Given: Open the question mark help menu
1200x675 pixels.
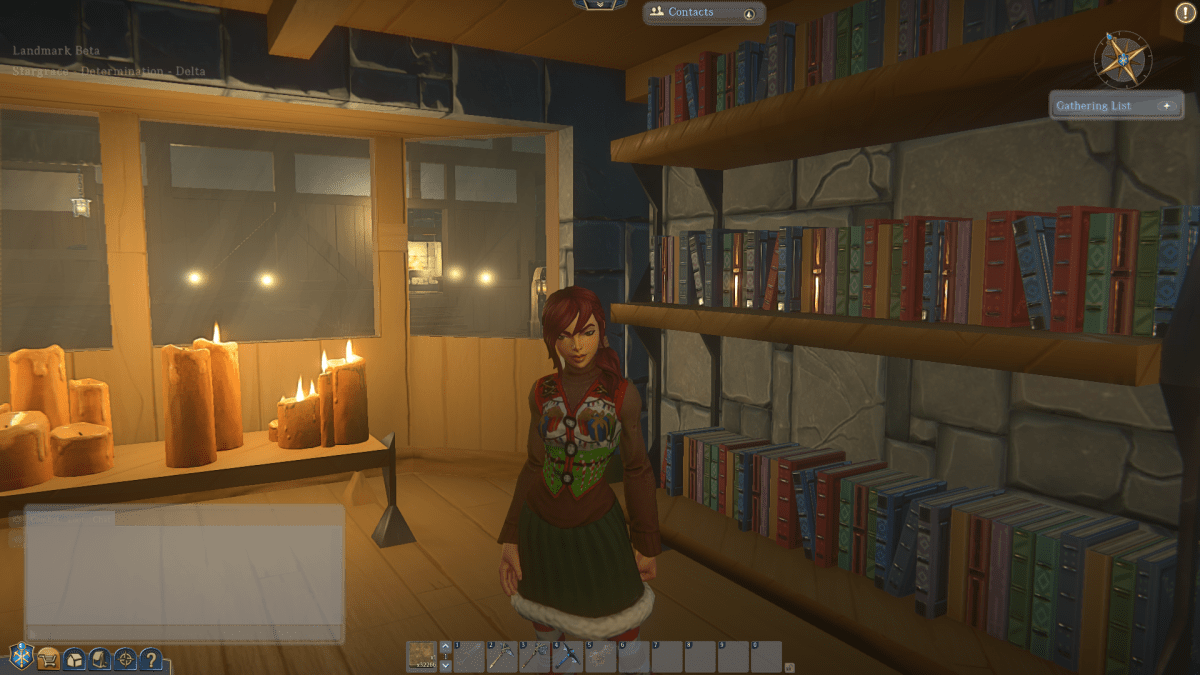Looking at the screenshot, I should (x=150, y=659).
